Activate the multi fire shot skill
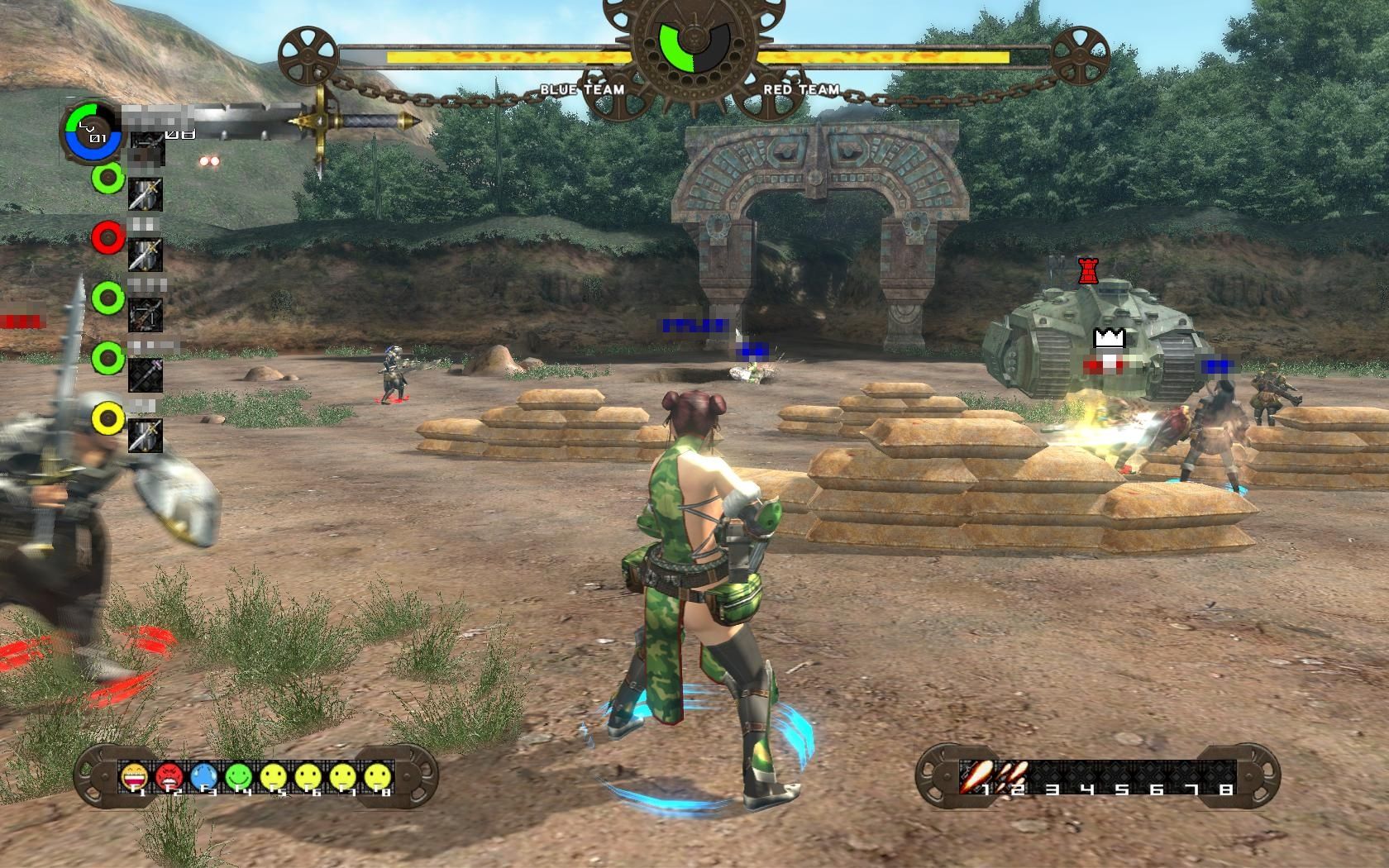 [x=1014, y=775]
